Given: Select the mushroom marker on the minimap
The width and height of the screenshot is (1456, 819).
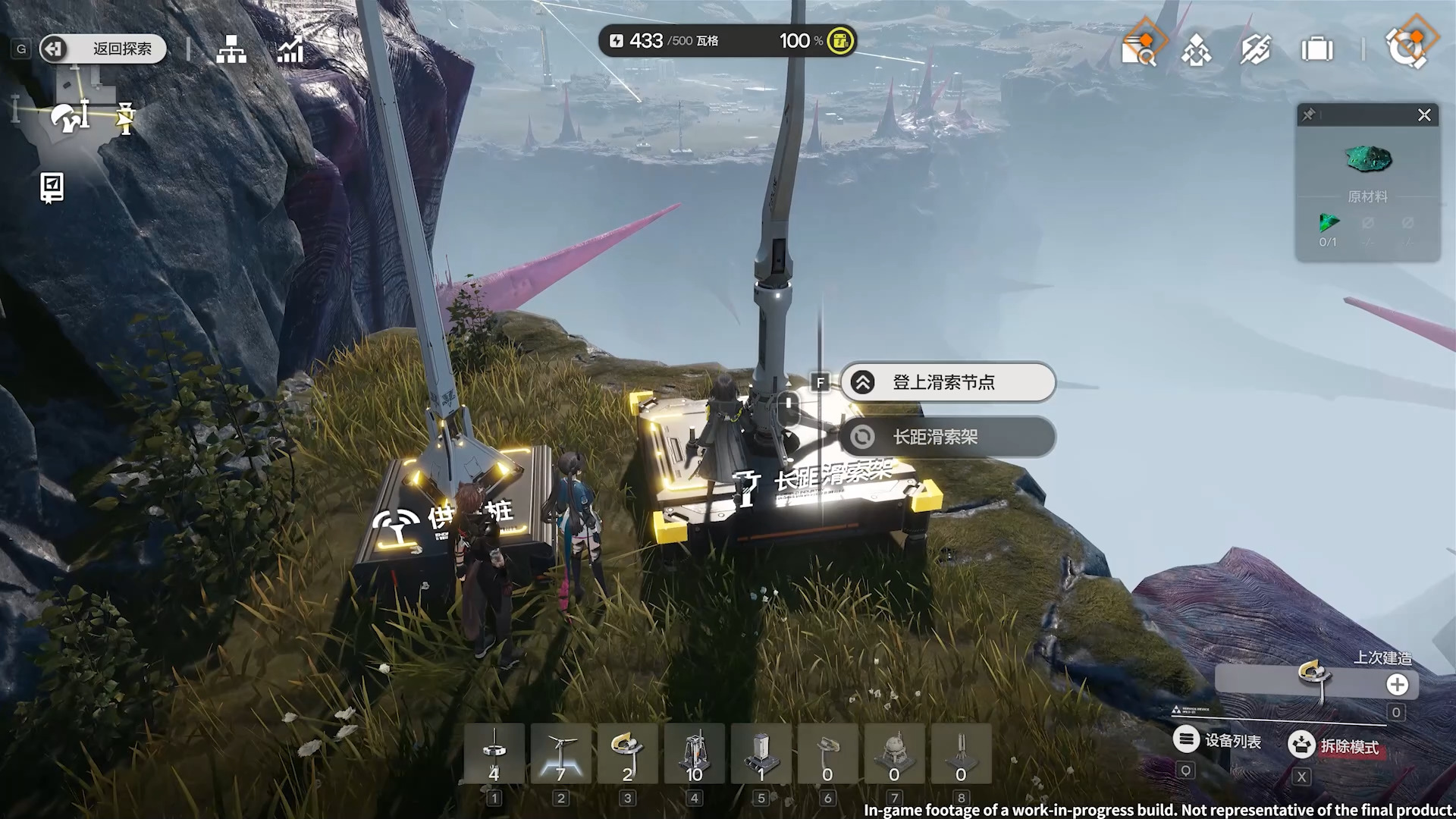Looking at the screenshot, I should [67, 118].
